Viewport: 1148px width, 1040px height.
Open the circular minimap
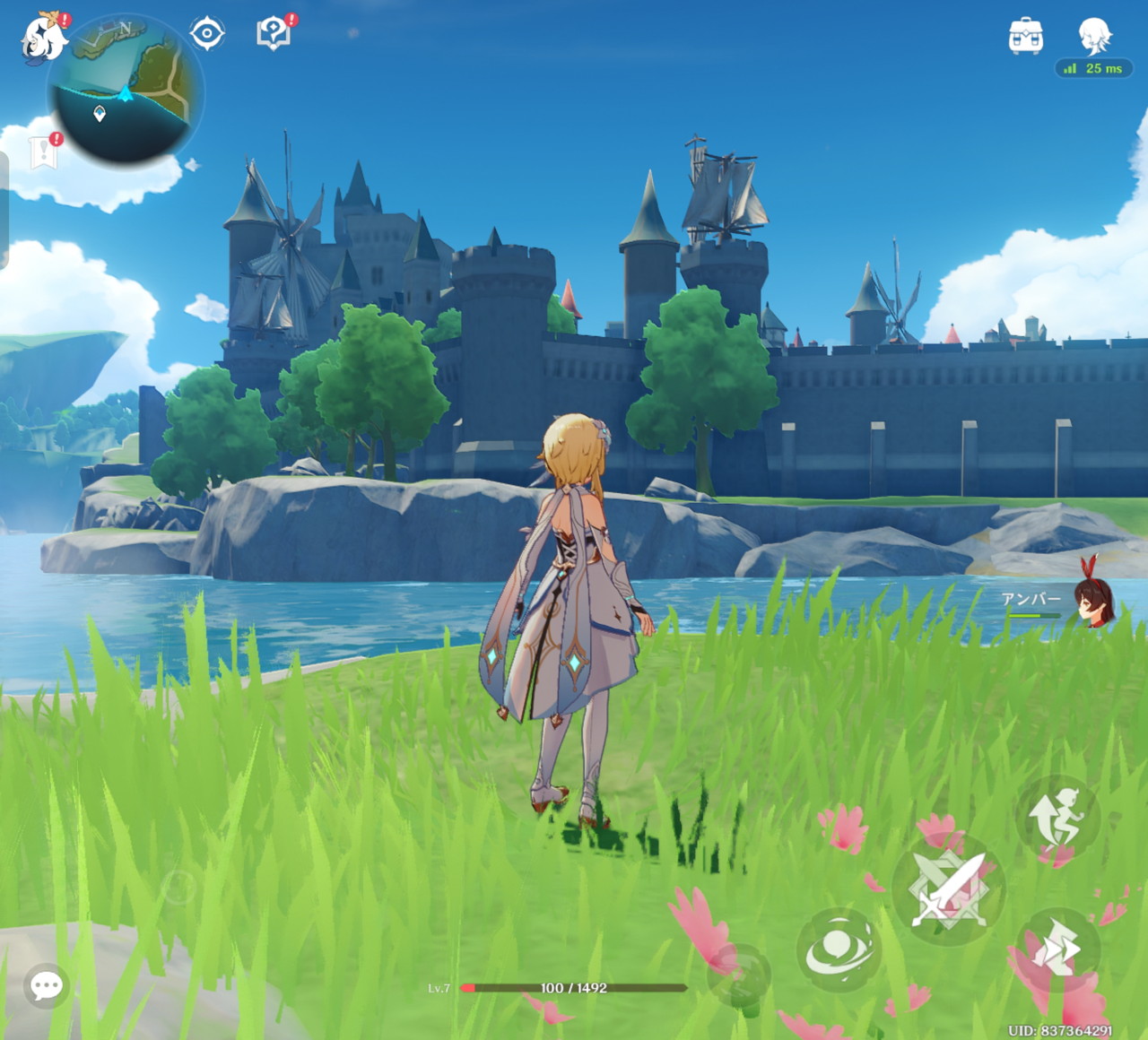126,91
